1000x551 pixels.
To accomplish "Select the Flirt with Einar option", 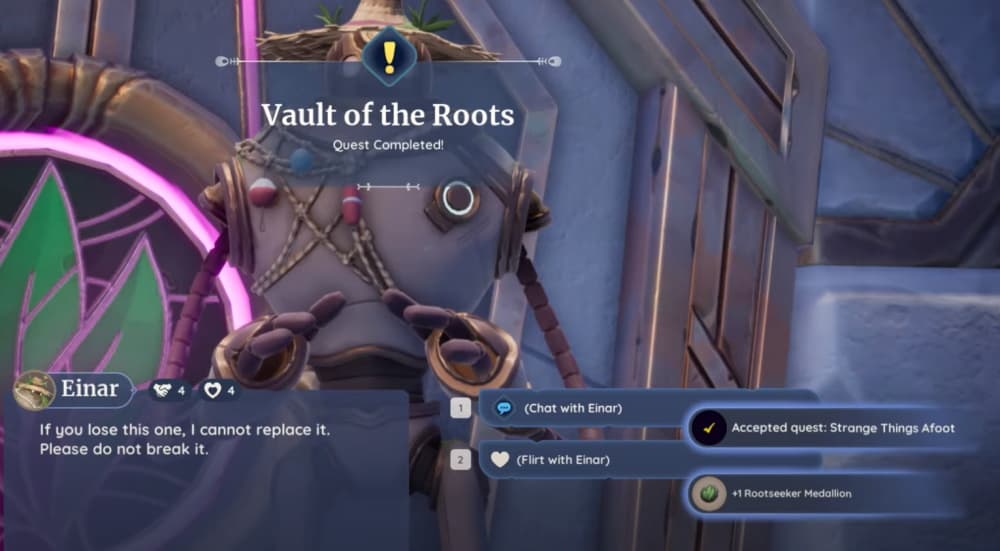I will [565, 460].
